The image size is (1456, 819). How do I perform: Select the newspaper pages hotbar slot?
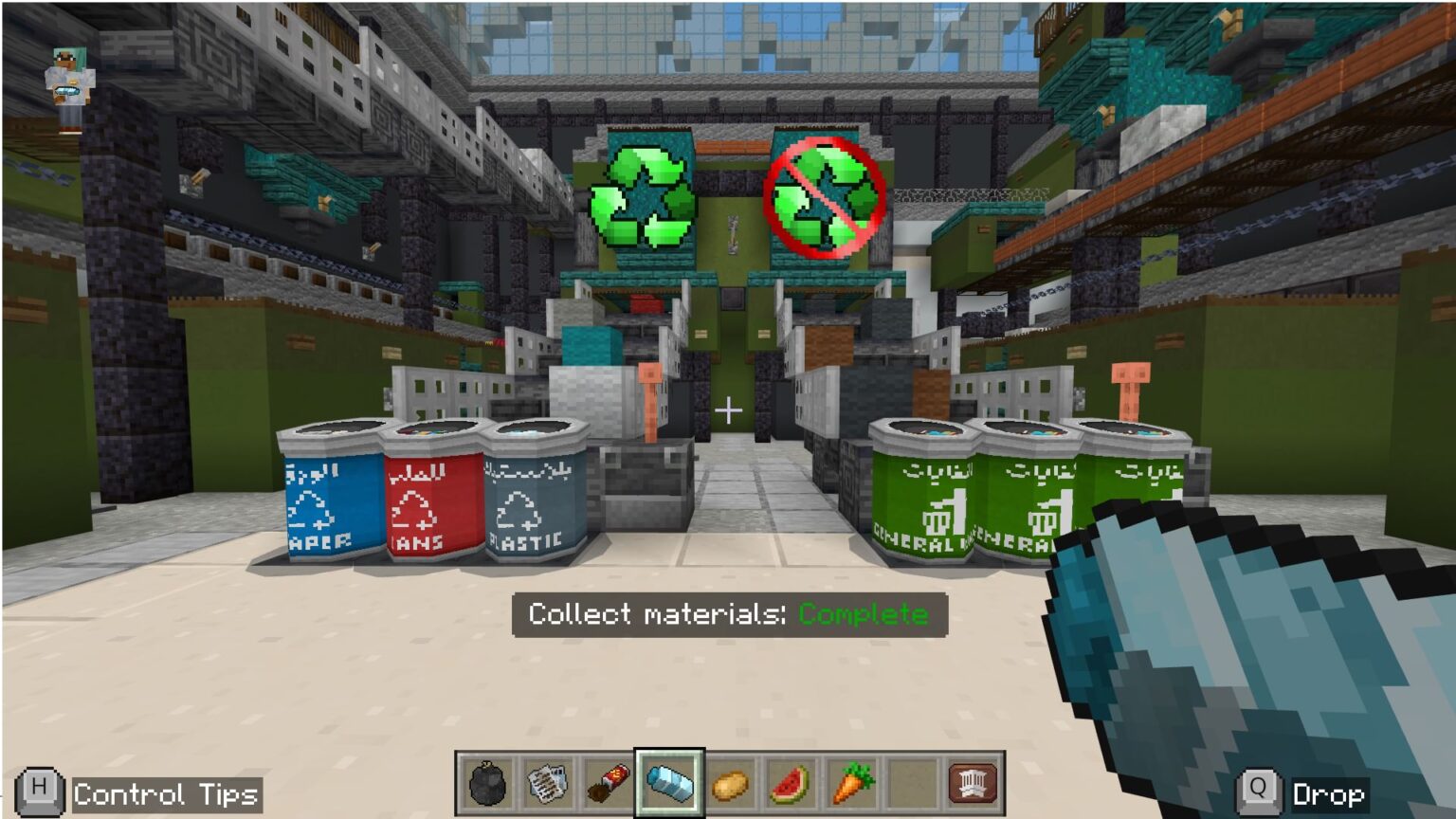tap(548, 784)
